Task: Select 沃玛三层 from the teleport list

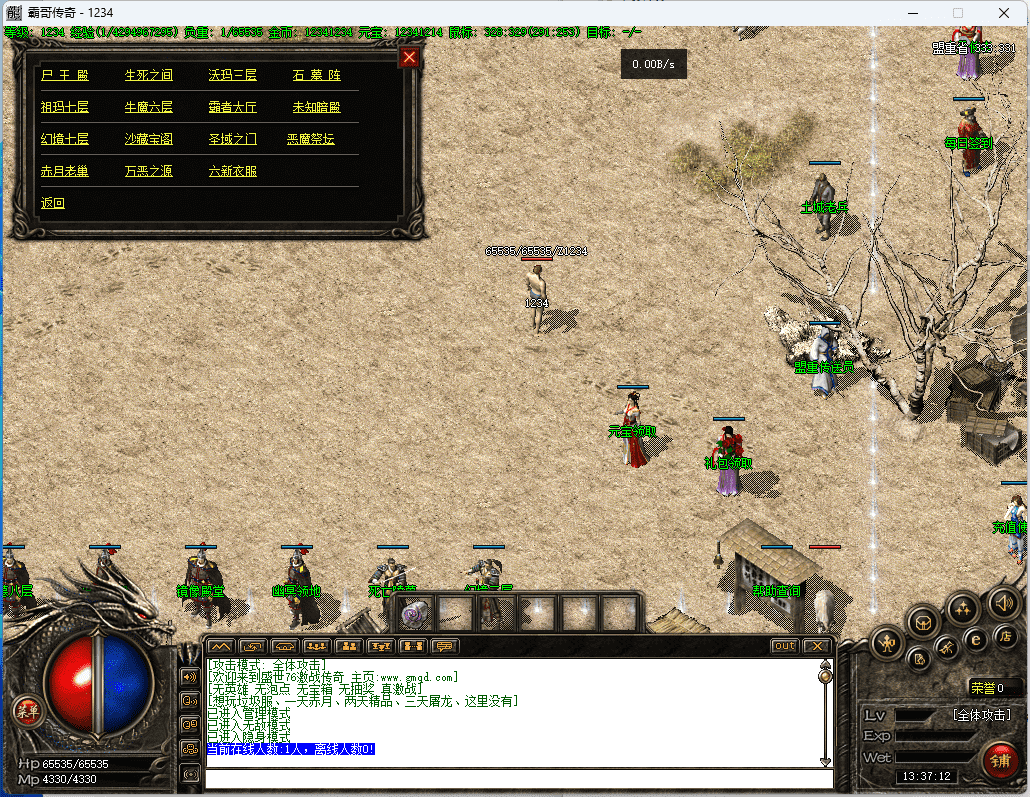Action: [232, 75]
